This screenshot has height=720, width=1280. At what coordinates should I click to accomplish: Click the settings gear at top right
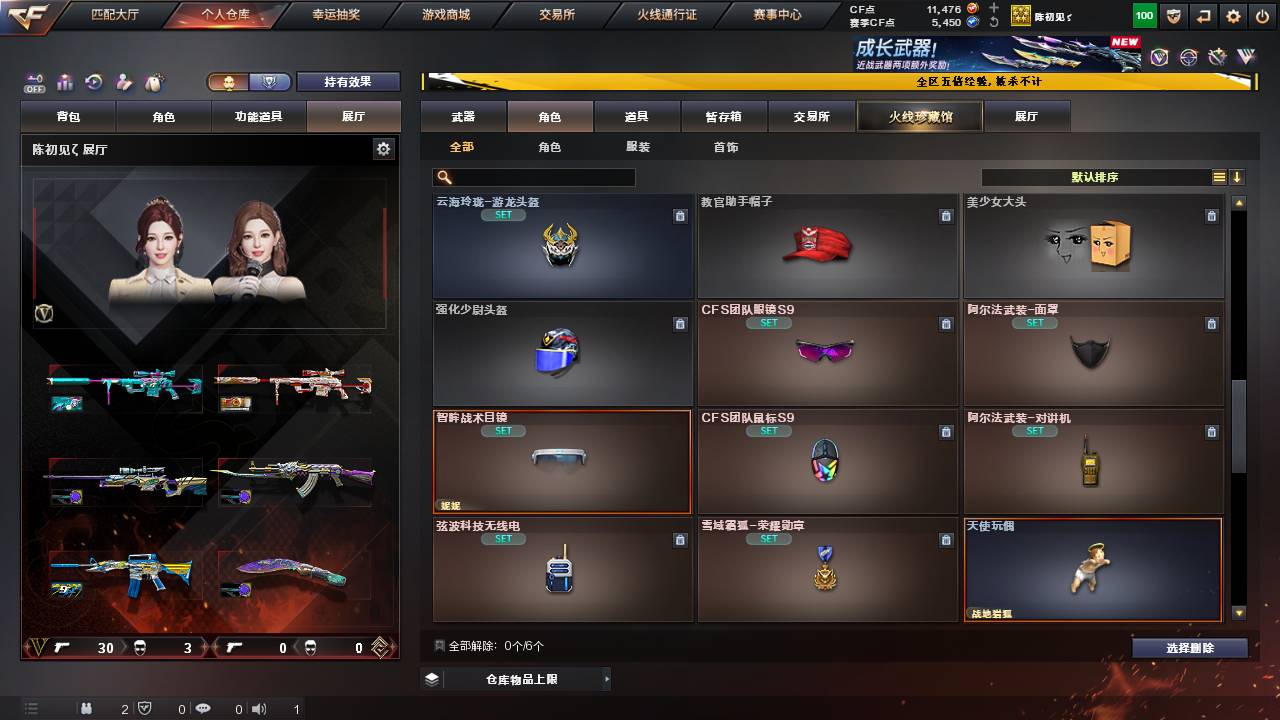(x=1233, y=16)
